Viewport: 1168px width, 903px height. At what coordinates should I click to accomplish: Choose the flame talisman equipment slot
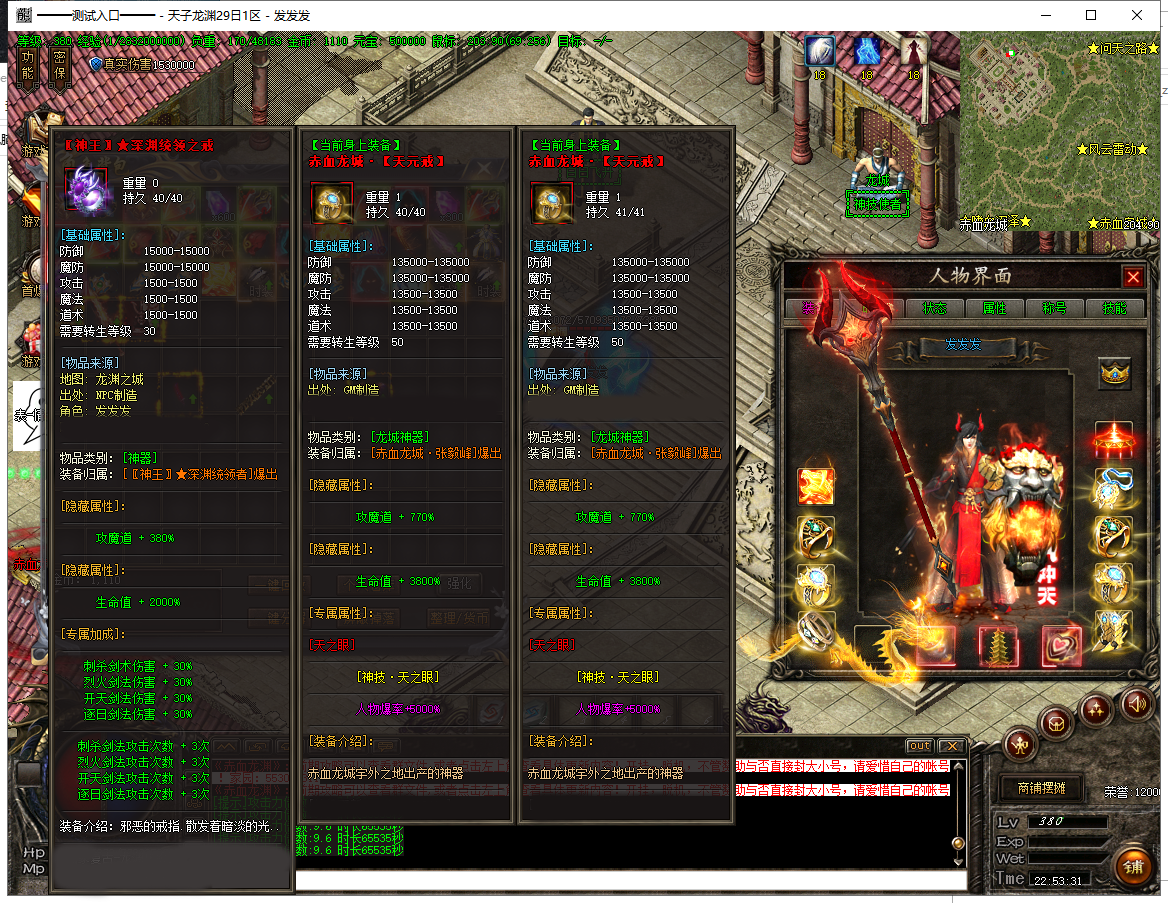pyautogui.click(x=816, y=487)
